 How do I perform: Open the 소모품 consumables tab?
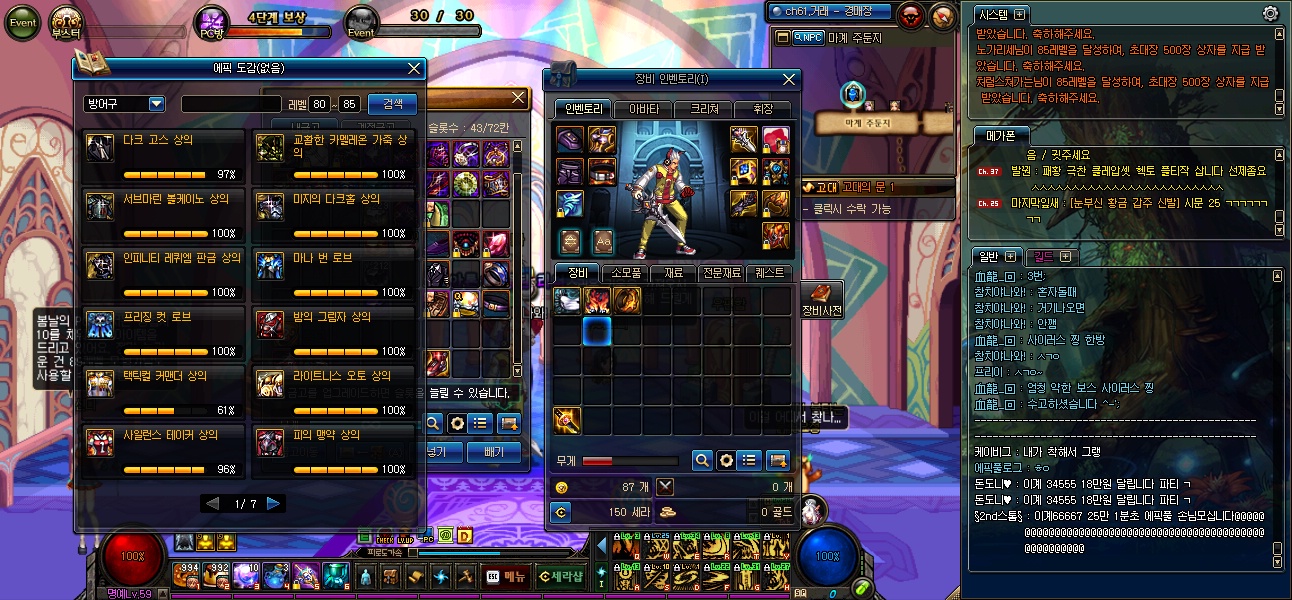click(x=625, y=273)
